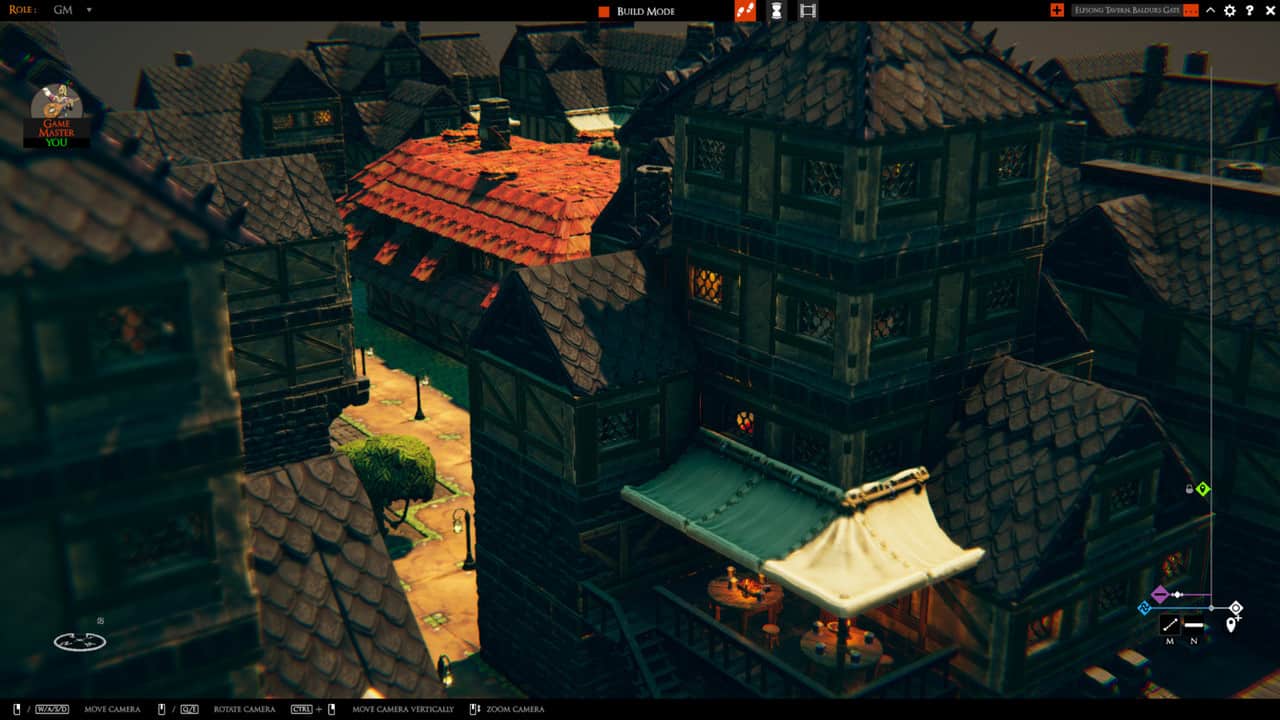Toggle the lock beside the green elevation marker

click(x=1188, y=489)
